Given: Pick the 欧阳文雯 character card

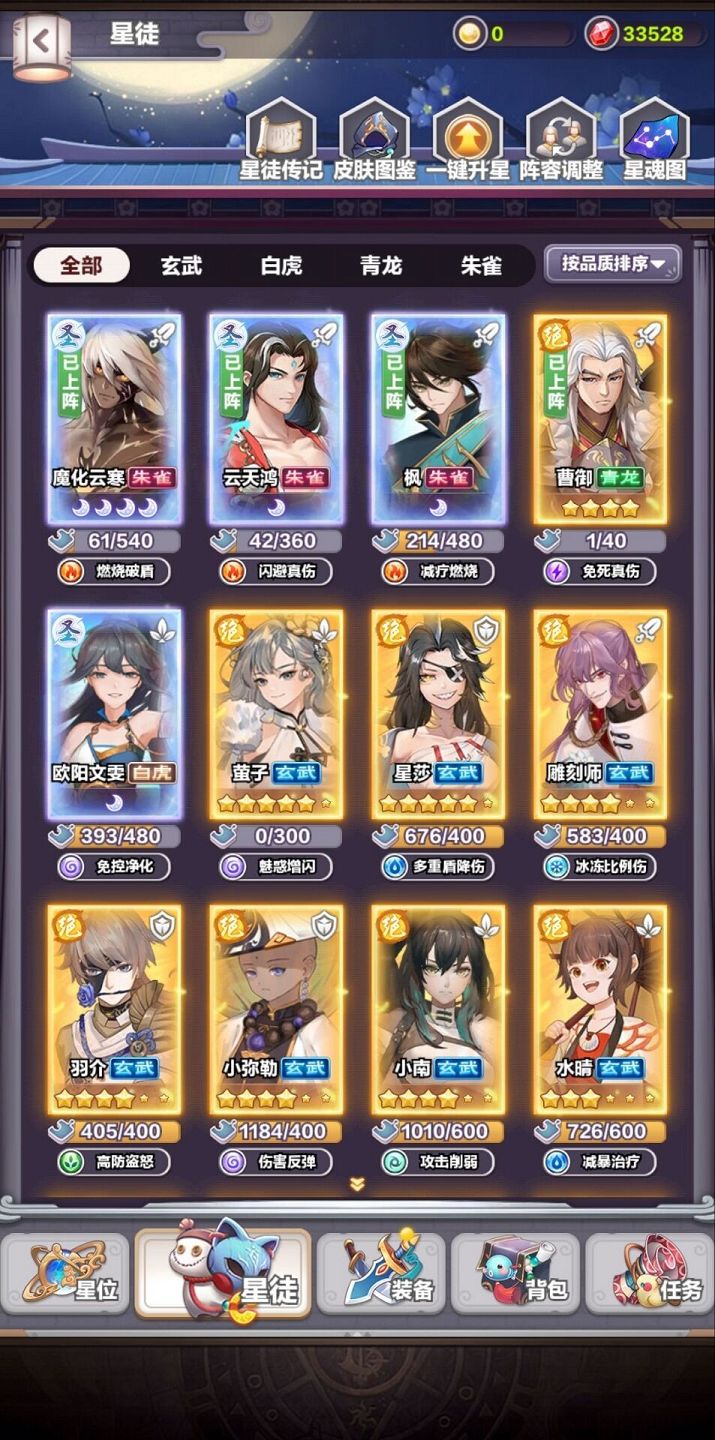Looking at the screenshot, I should 114,714.
